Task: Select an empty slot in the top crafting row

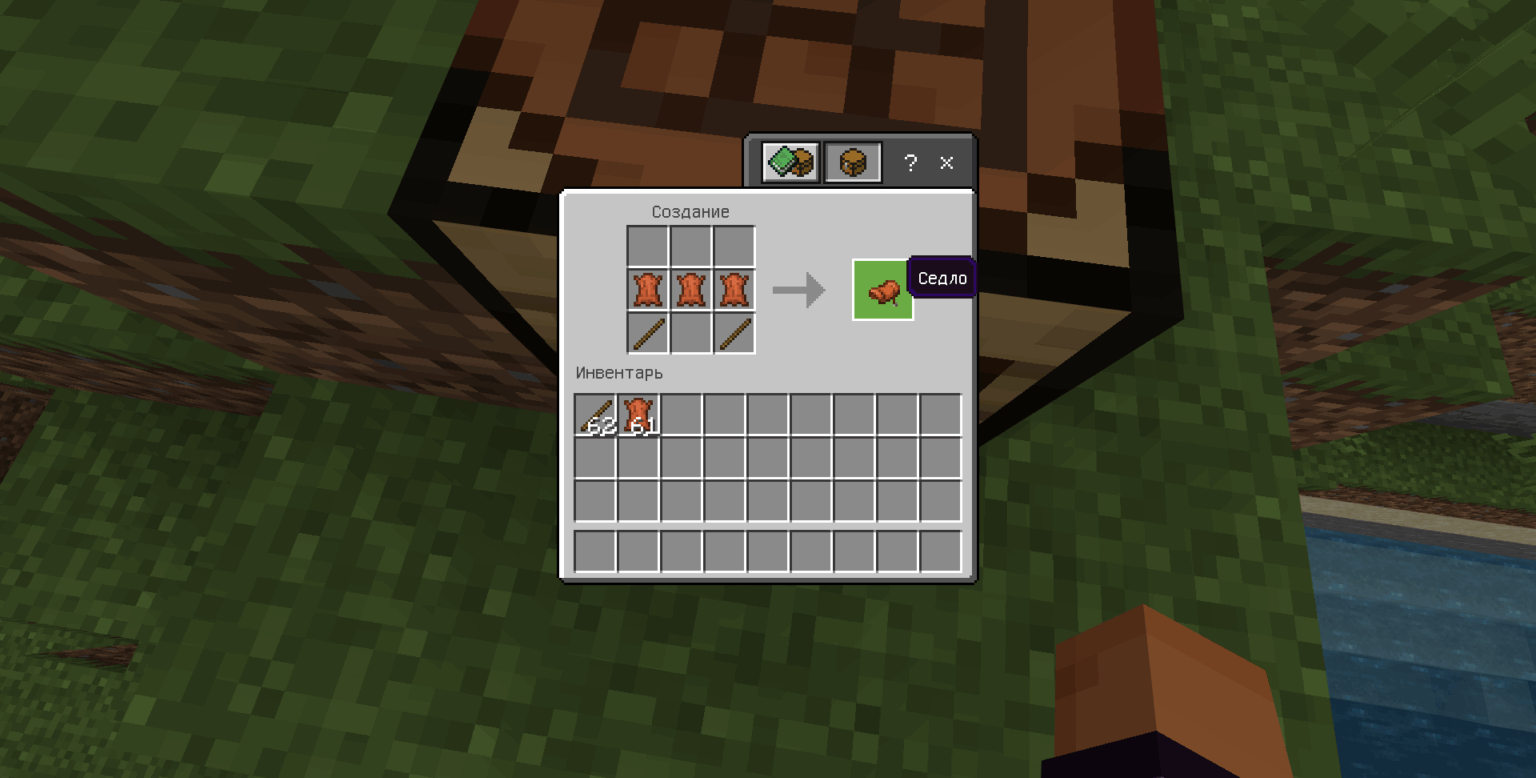Action: [x=648, y=244]
